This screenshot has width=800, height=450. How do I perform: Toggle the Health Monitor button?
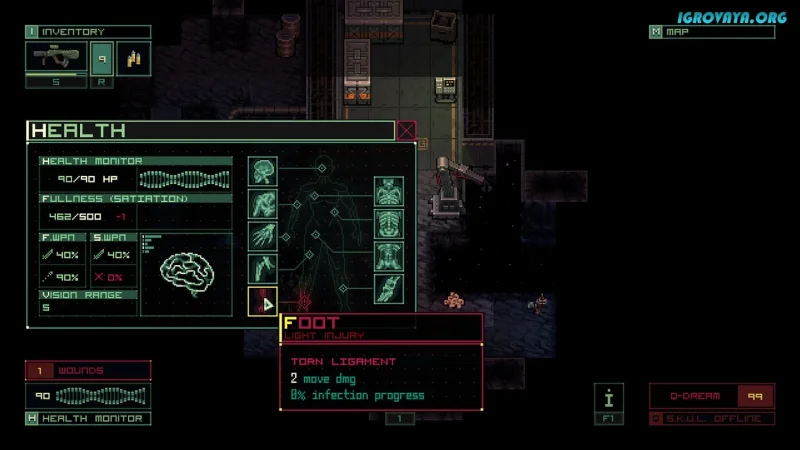tap(88, 418)
